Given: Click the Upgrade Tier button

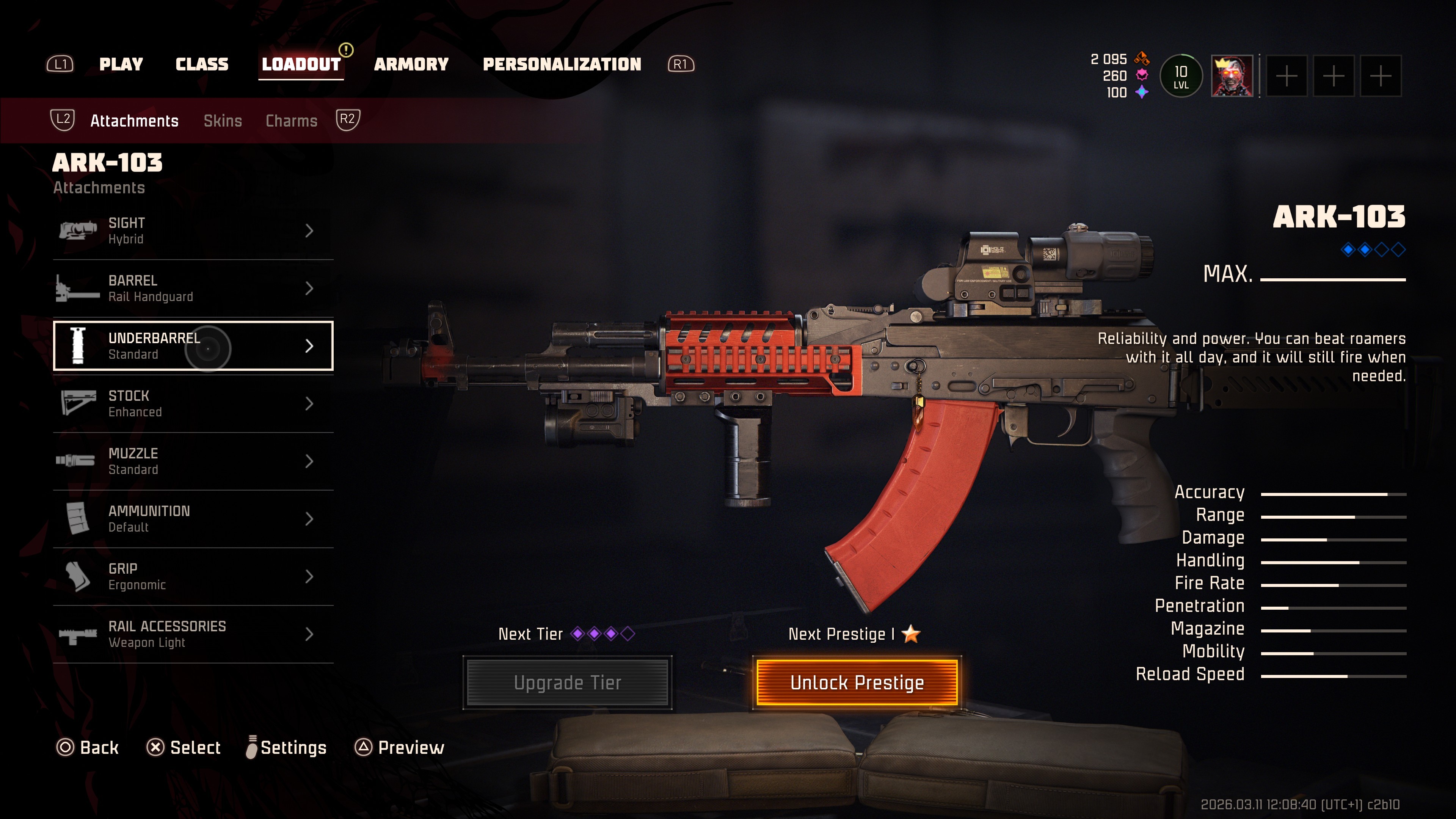Looking at the screenshot, I should [568, 683].
